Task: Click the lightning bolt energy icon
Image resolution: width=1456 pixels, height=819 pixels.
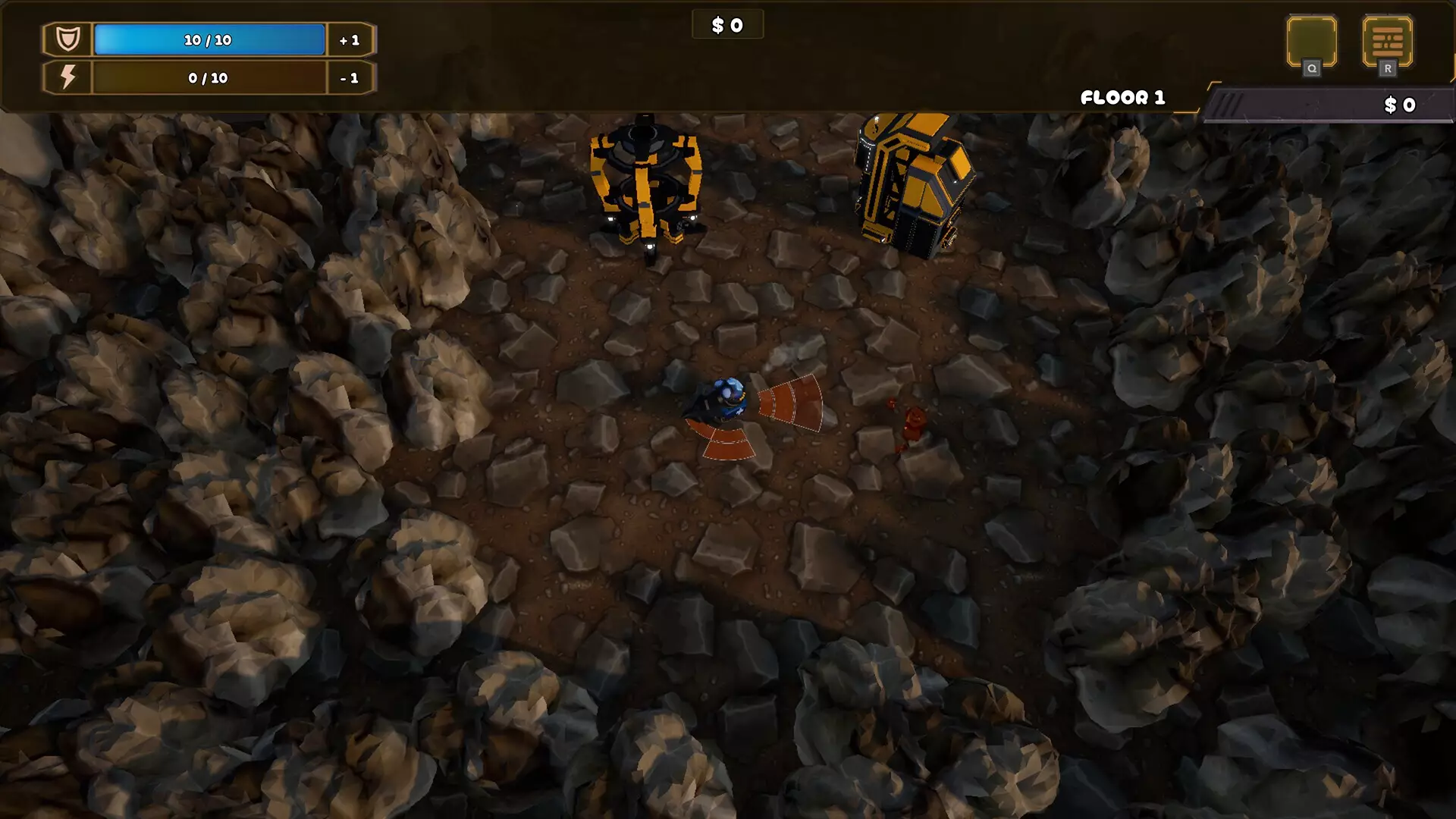Action: point(69,77)
